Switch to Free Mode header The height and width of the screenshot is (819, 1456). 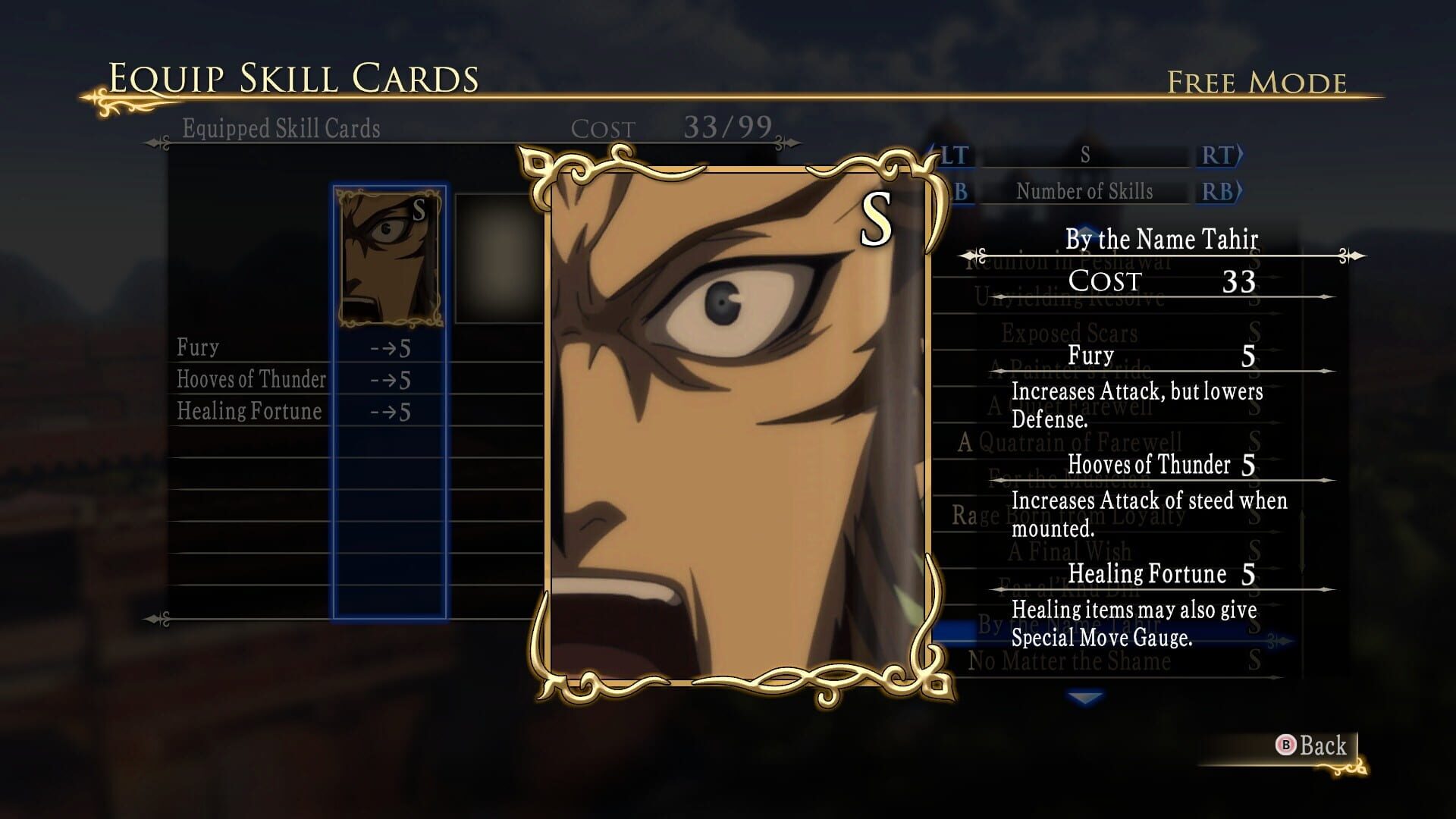(1255, 78)
